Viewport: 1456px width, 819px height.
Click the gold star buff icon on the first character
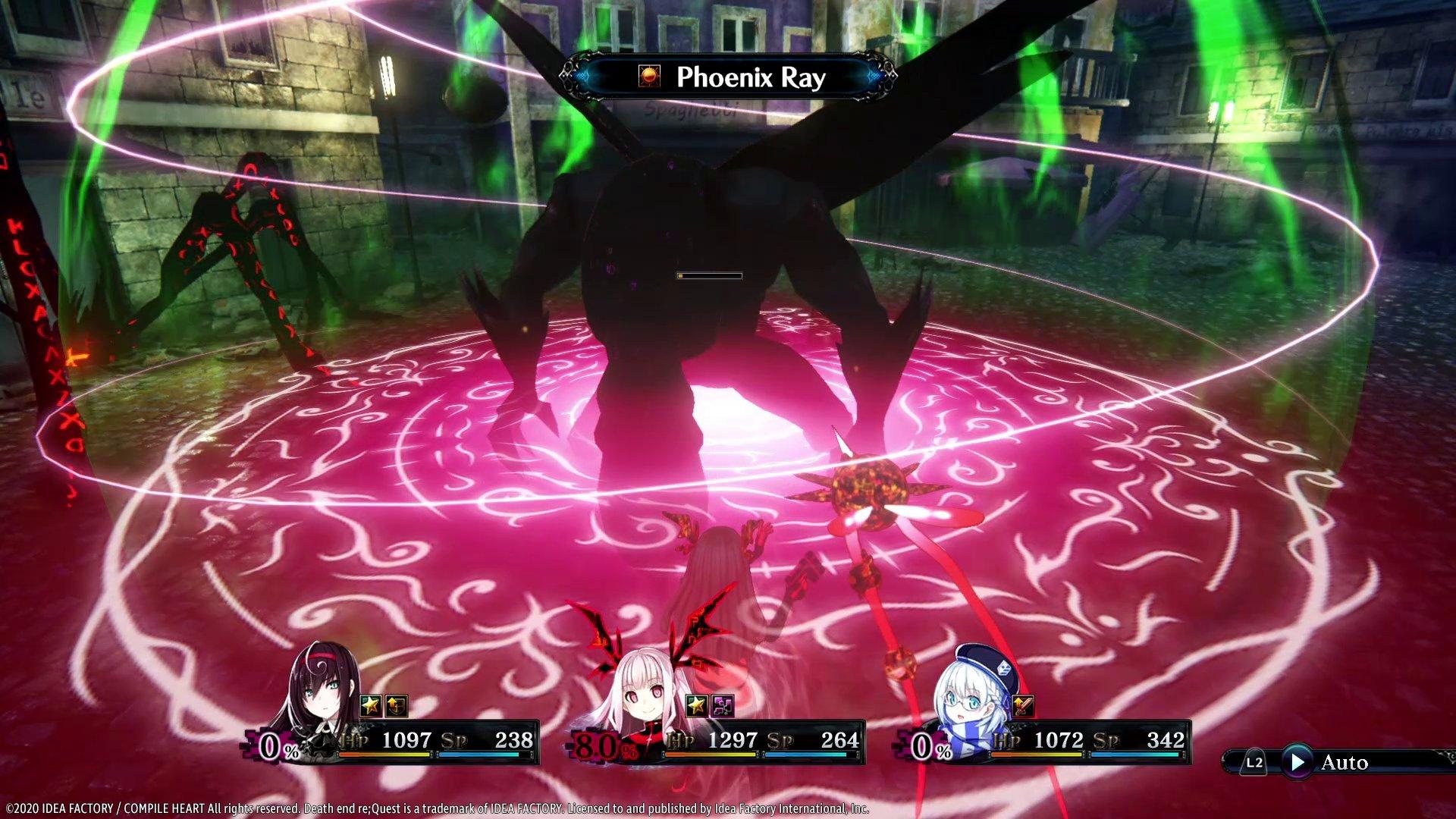(x=371, y=705)
